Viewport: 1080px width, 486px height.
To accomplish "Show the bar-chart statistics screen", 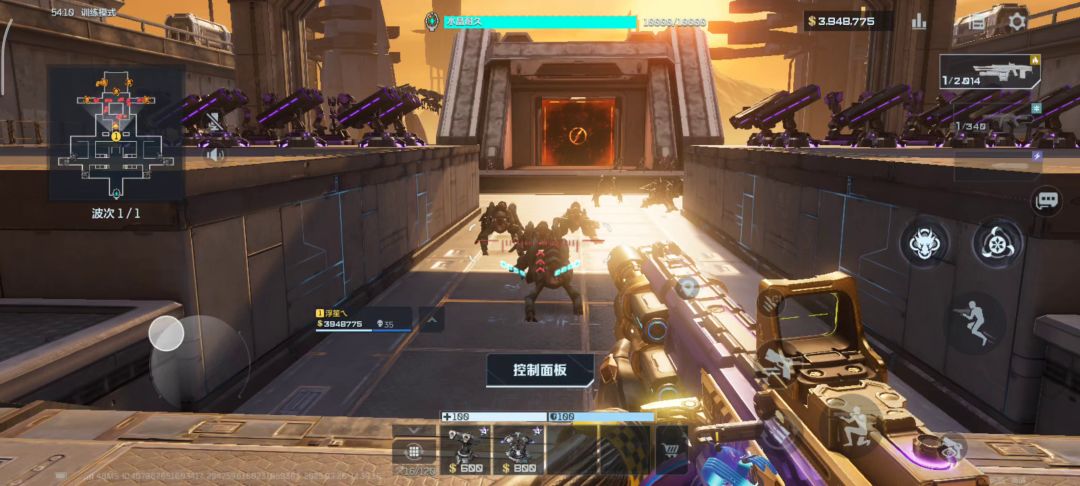I will [919, 21].
